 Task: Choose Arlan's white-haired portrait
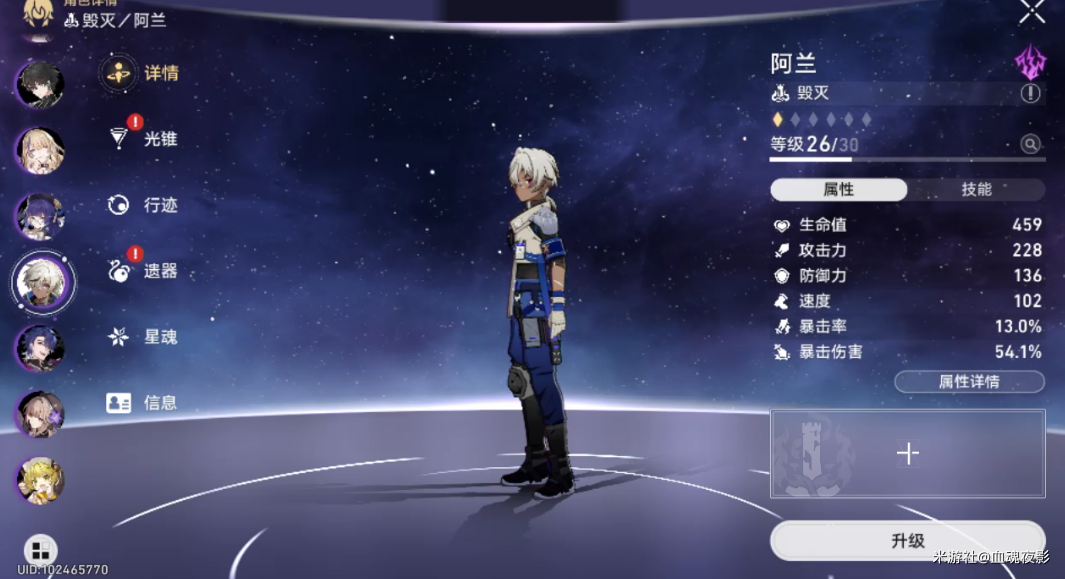[x=43, y=281]
